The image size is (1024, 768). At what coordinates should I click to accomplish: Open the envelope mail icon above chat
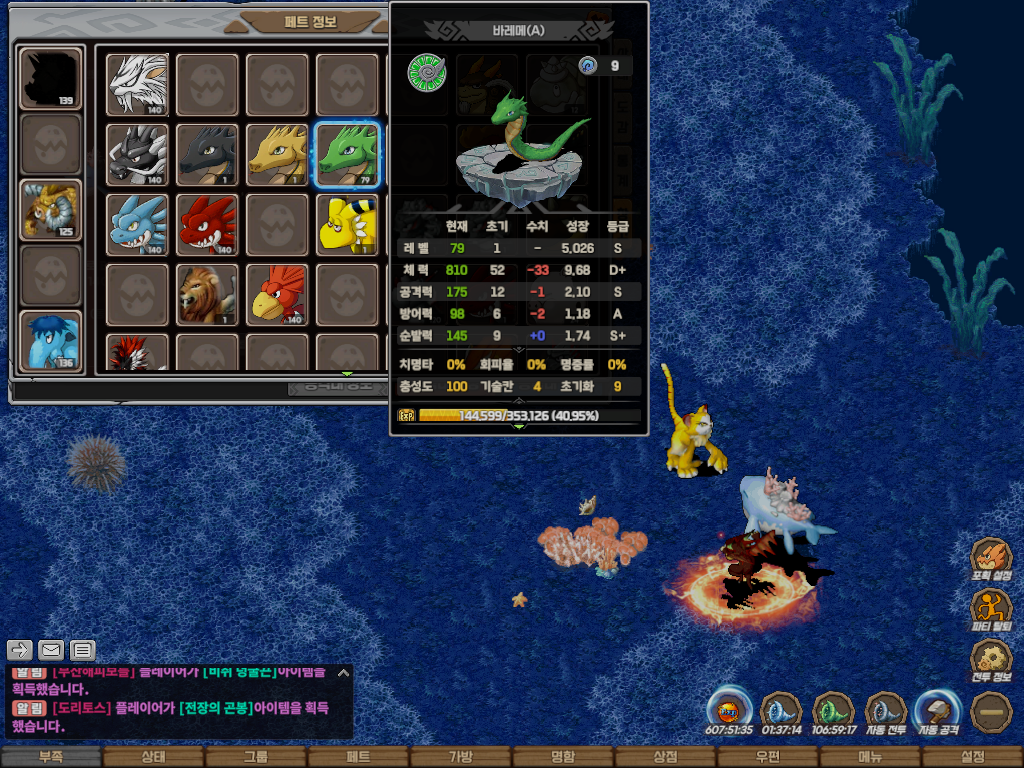(51, 651)
